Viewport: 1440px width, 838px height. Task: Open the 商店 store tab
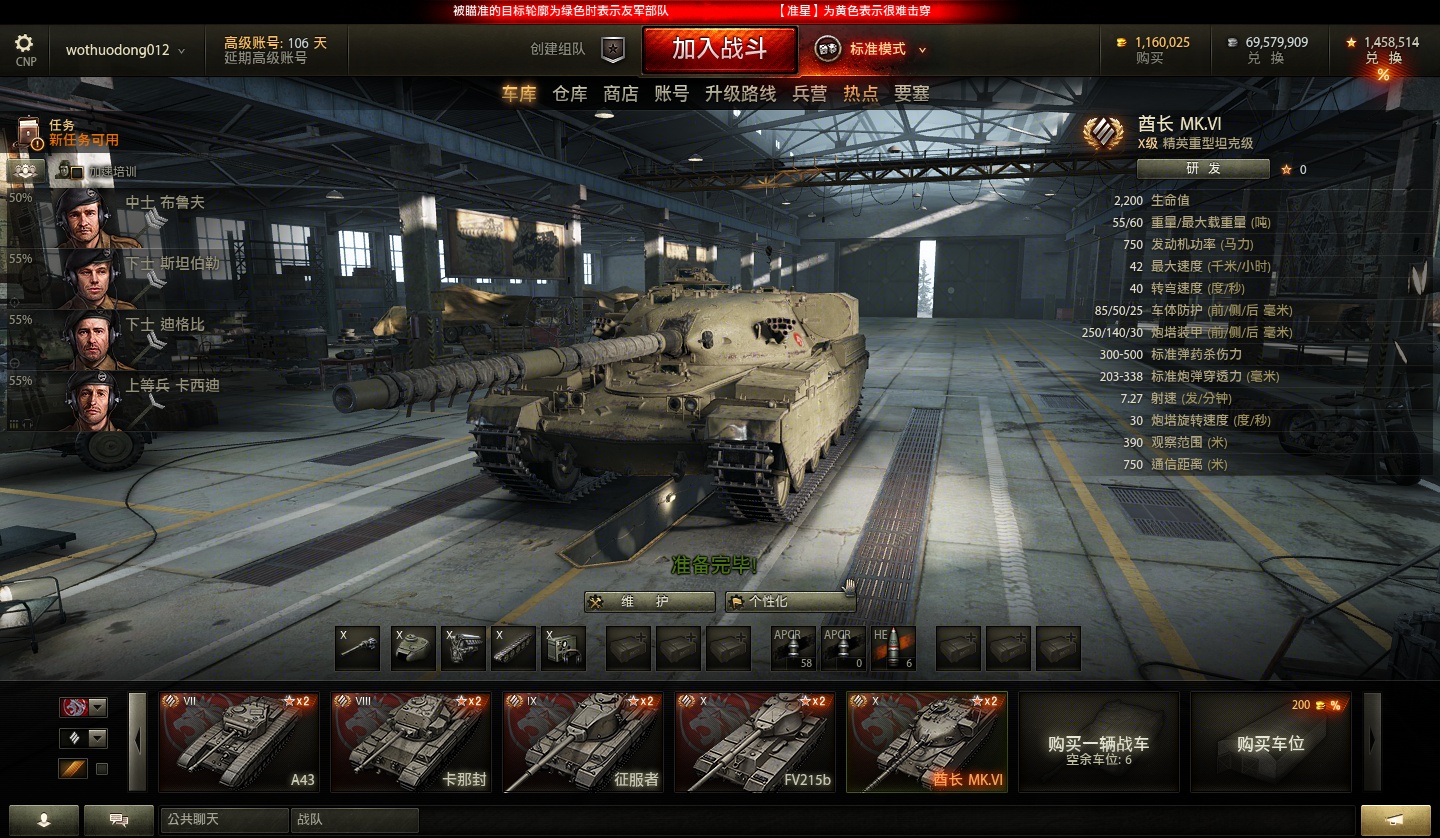pyautogui.click(x=620, y=94)
